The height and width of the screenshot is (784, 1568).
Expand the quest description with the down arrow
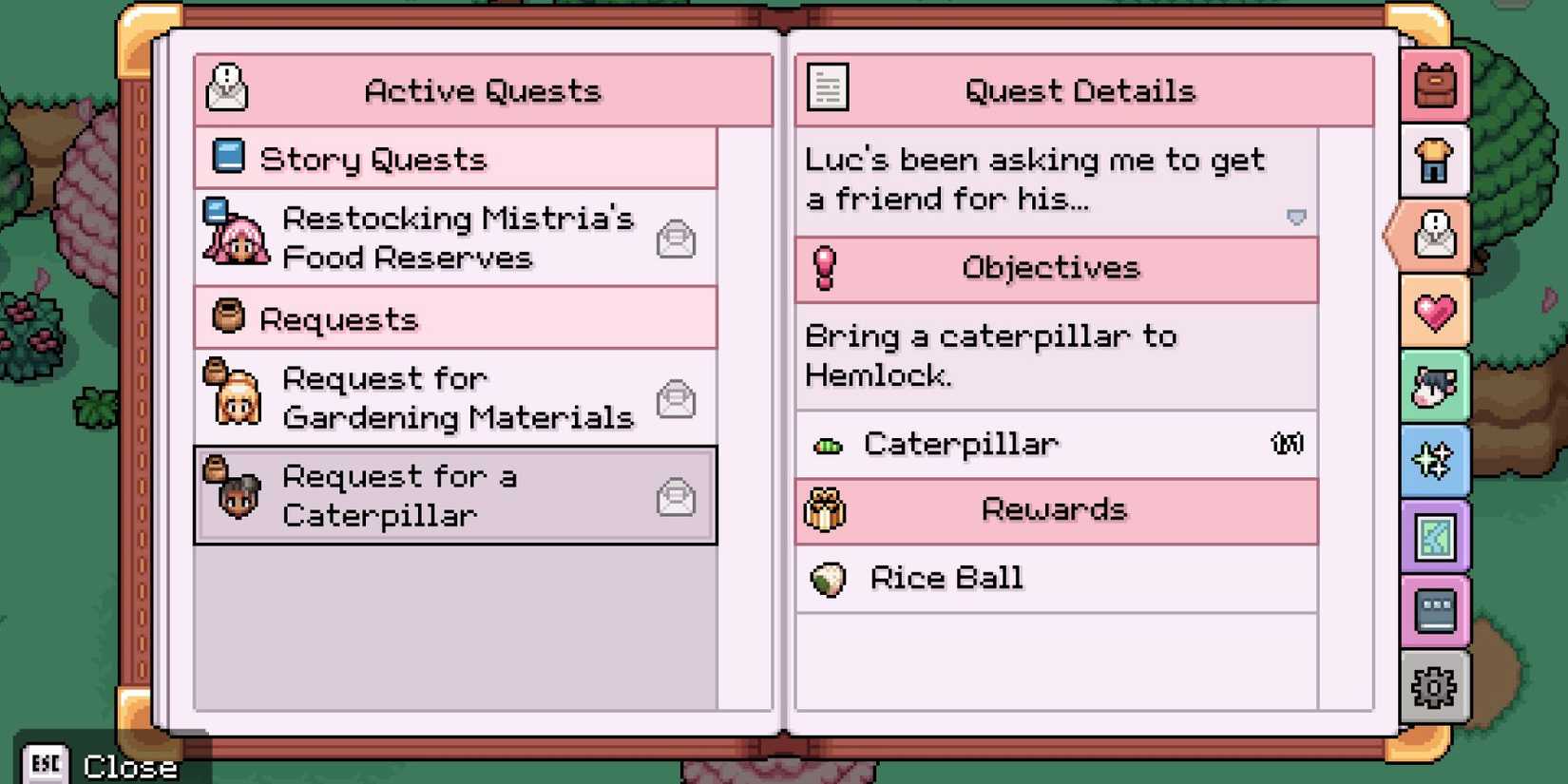[x=1294, y=217]
